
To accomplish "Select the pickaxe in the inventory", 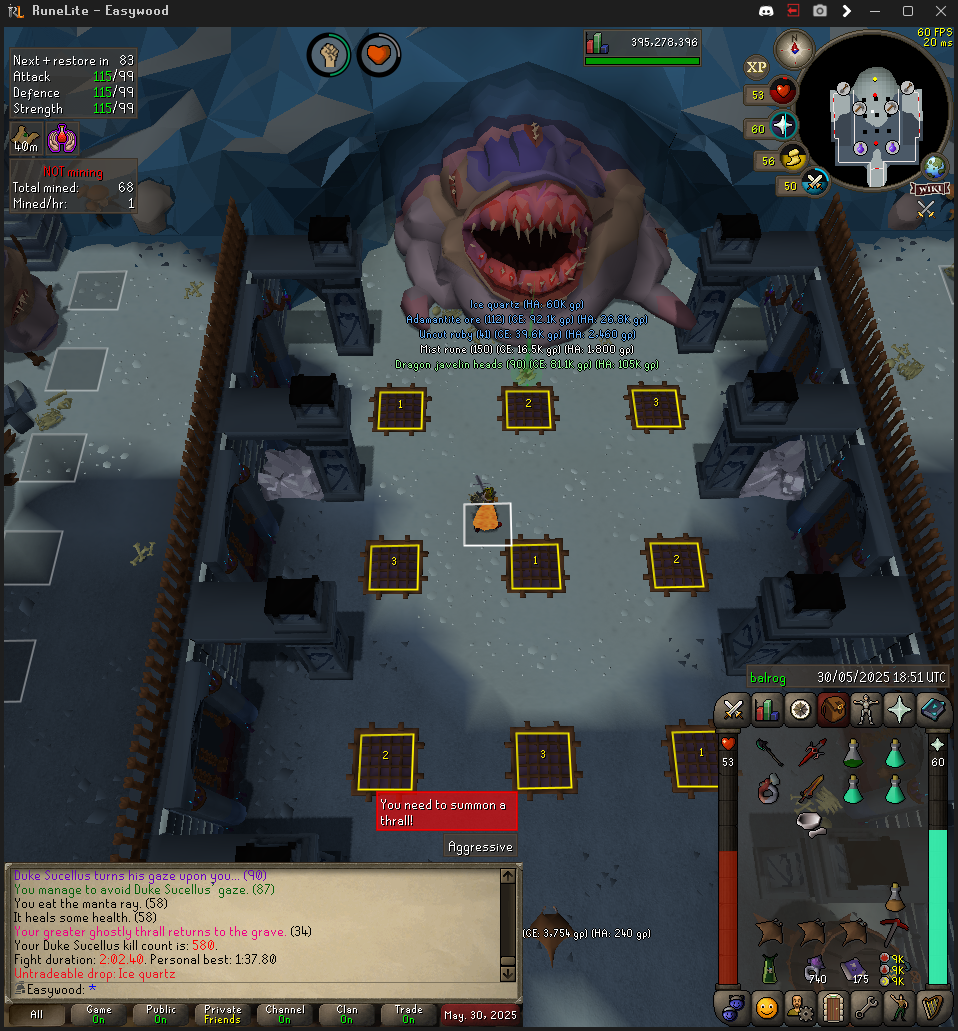I will click(894, 928).
